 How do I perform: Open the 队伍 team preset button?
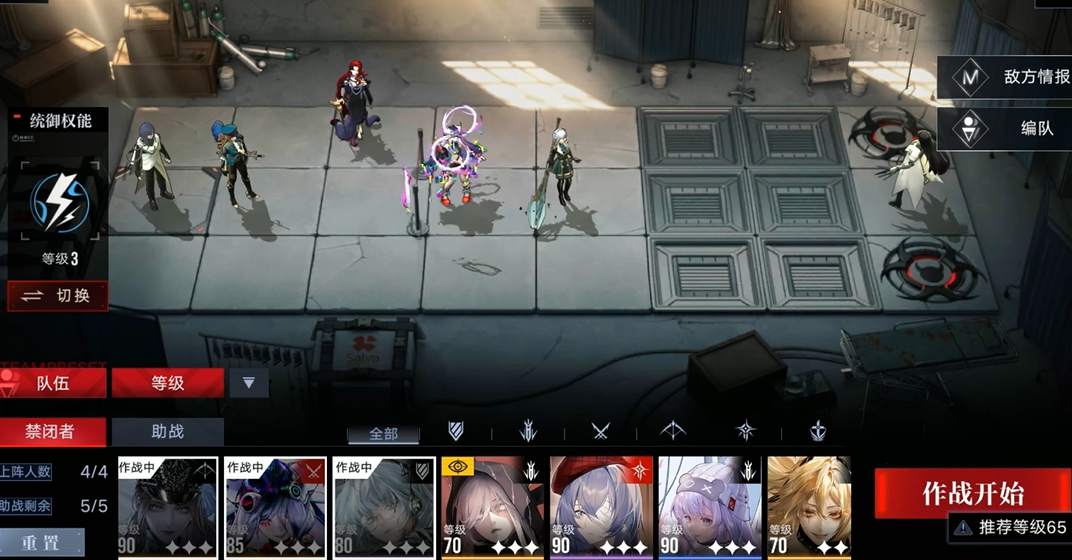pyautogui.click(x=54, y=383)
